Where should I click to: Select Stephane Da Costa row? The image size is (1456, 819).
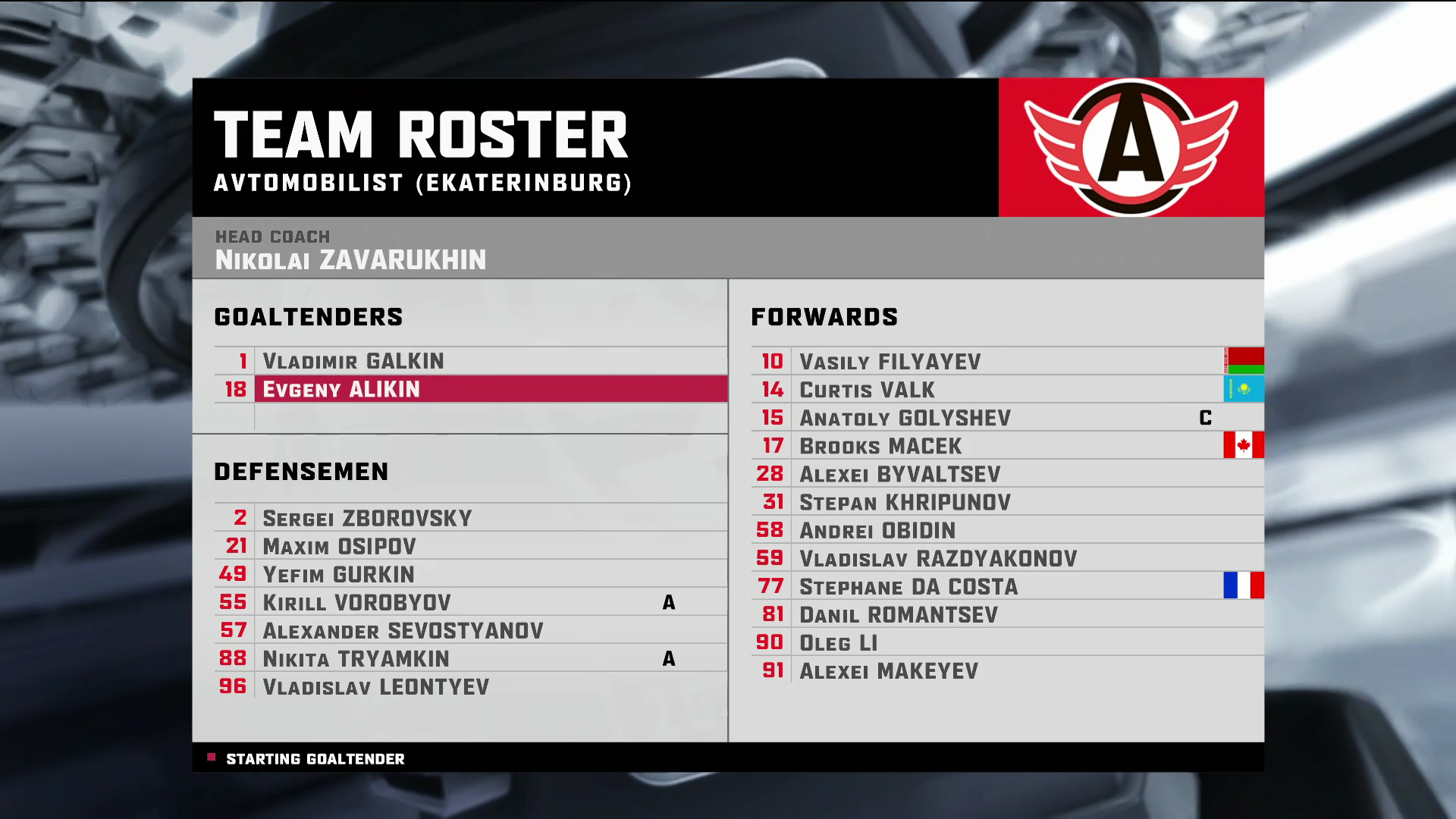(908, 586)
